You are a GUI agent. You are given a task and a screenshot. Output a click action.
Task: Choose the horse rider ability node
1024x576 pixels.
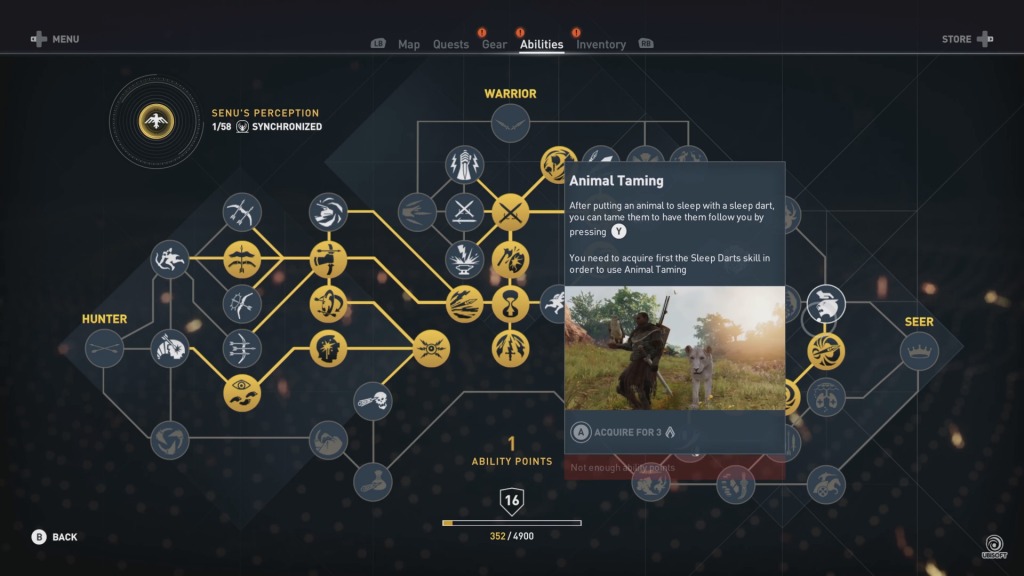826,484
